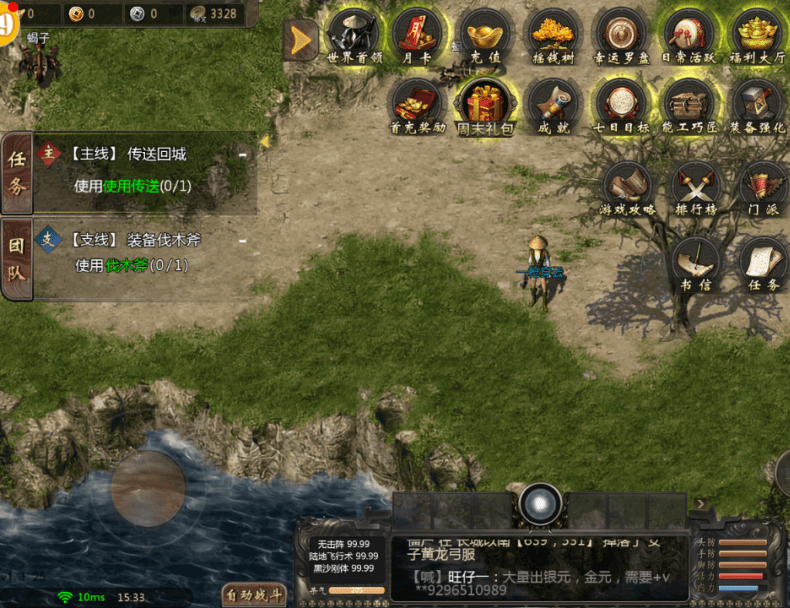Viewport: 790px width, 608px height.
Task: Open the 摇钱树 money tree icon
Action: tap(553, 35)
